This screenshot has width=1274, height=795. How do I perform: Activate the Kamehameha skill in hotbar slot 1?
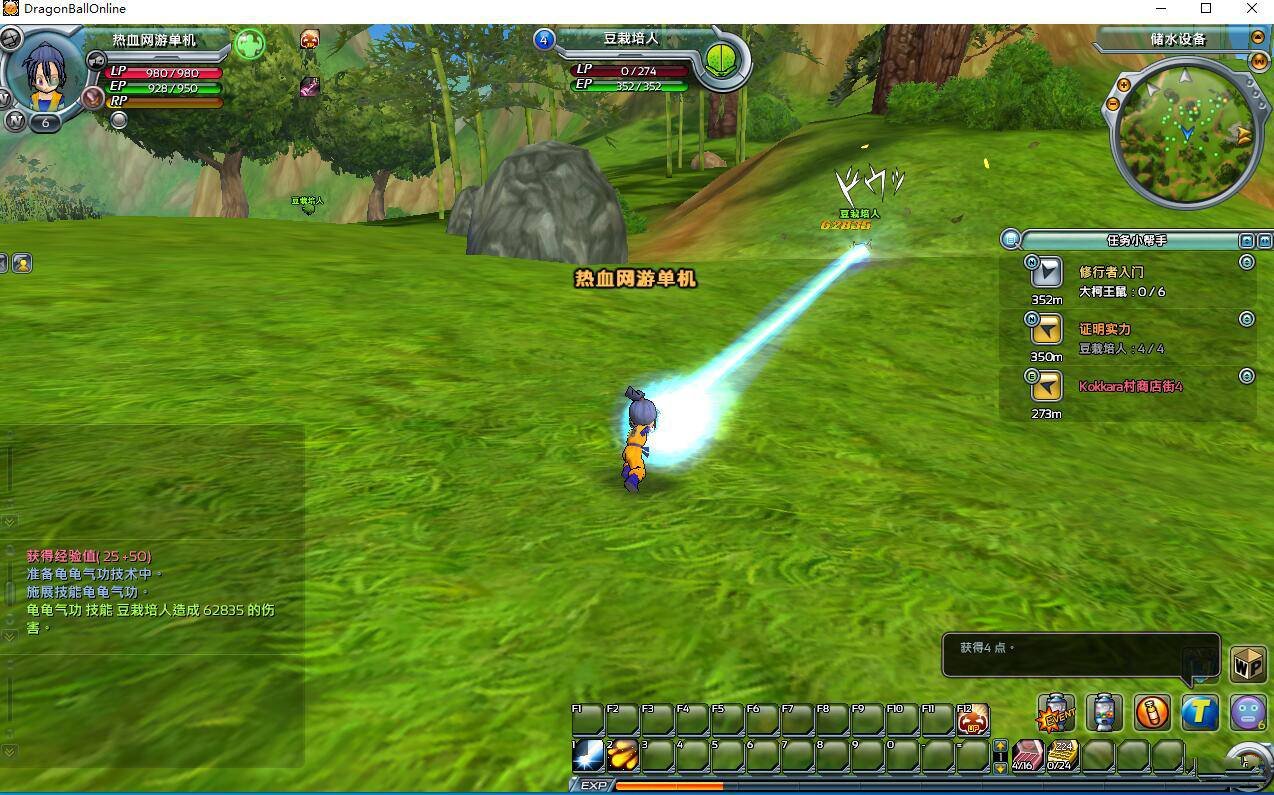(x=588, y=756)
